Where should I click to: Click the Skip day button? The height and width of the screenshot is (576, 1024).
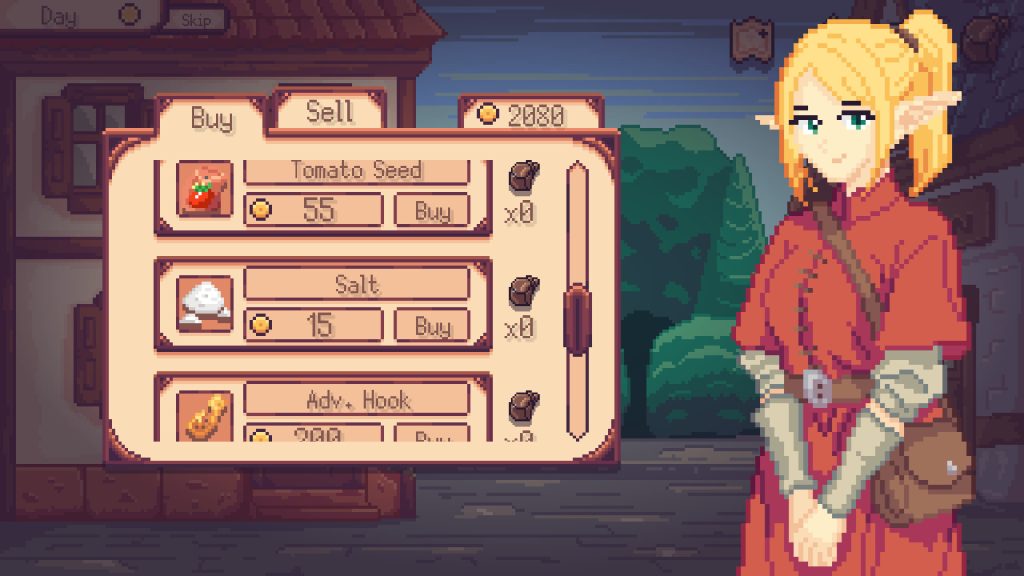[196, 19]
